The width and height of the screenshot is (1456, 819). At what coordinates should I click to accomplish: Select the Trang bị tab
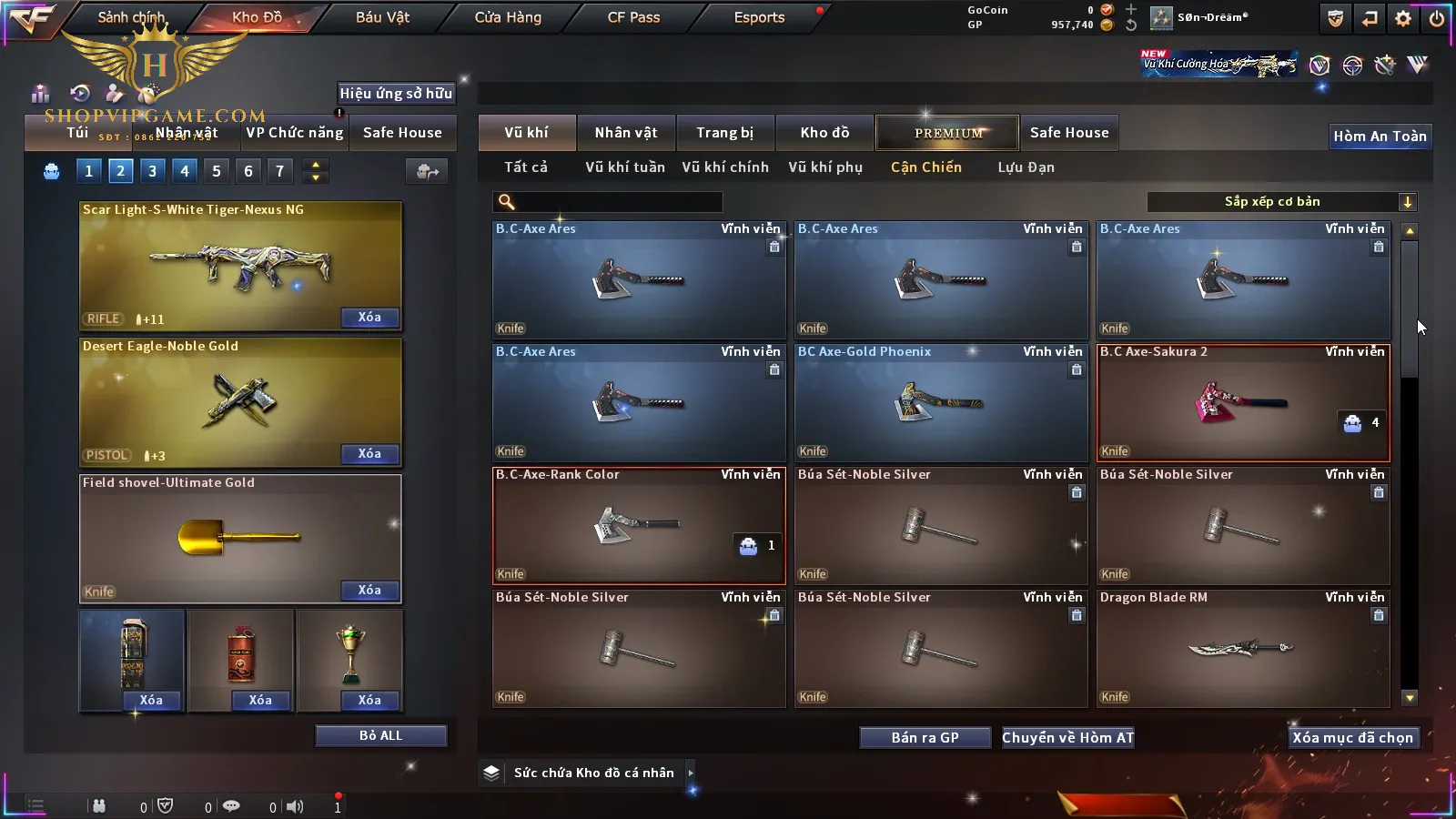pos(724,133)
